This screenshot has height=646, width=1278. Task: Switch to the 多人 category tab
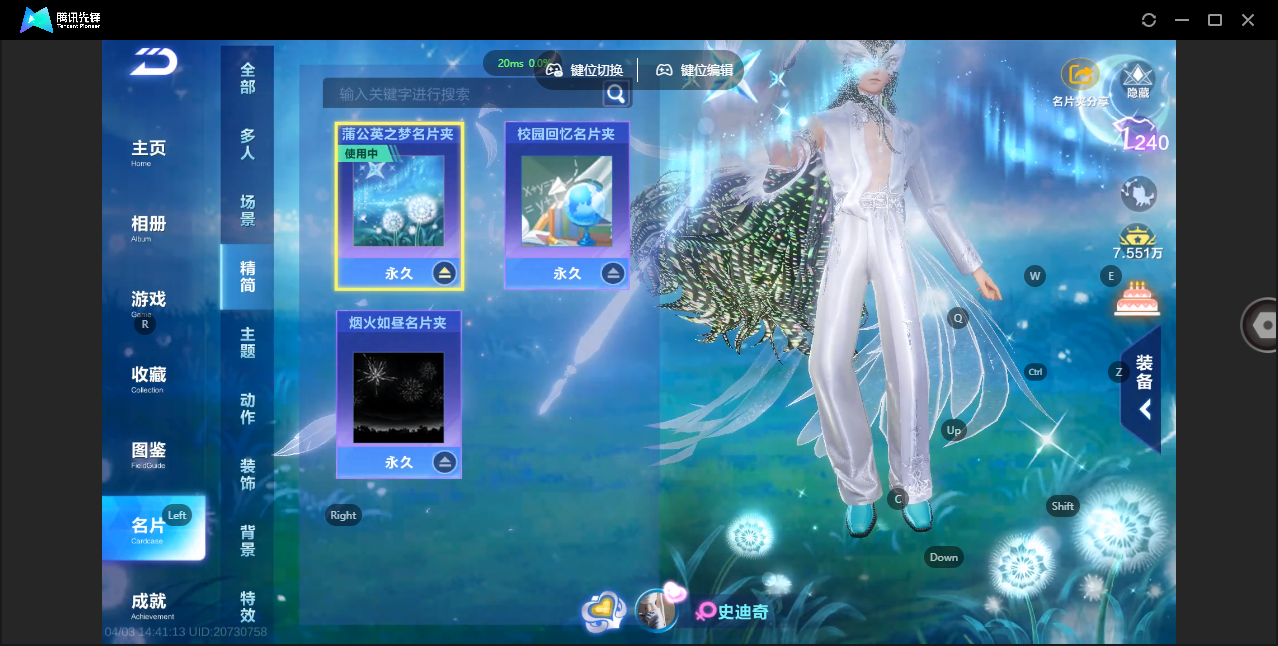point(247,145)
